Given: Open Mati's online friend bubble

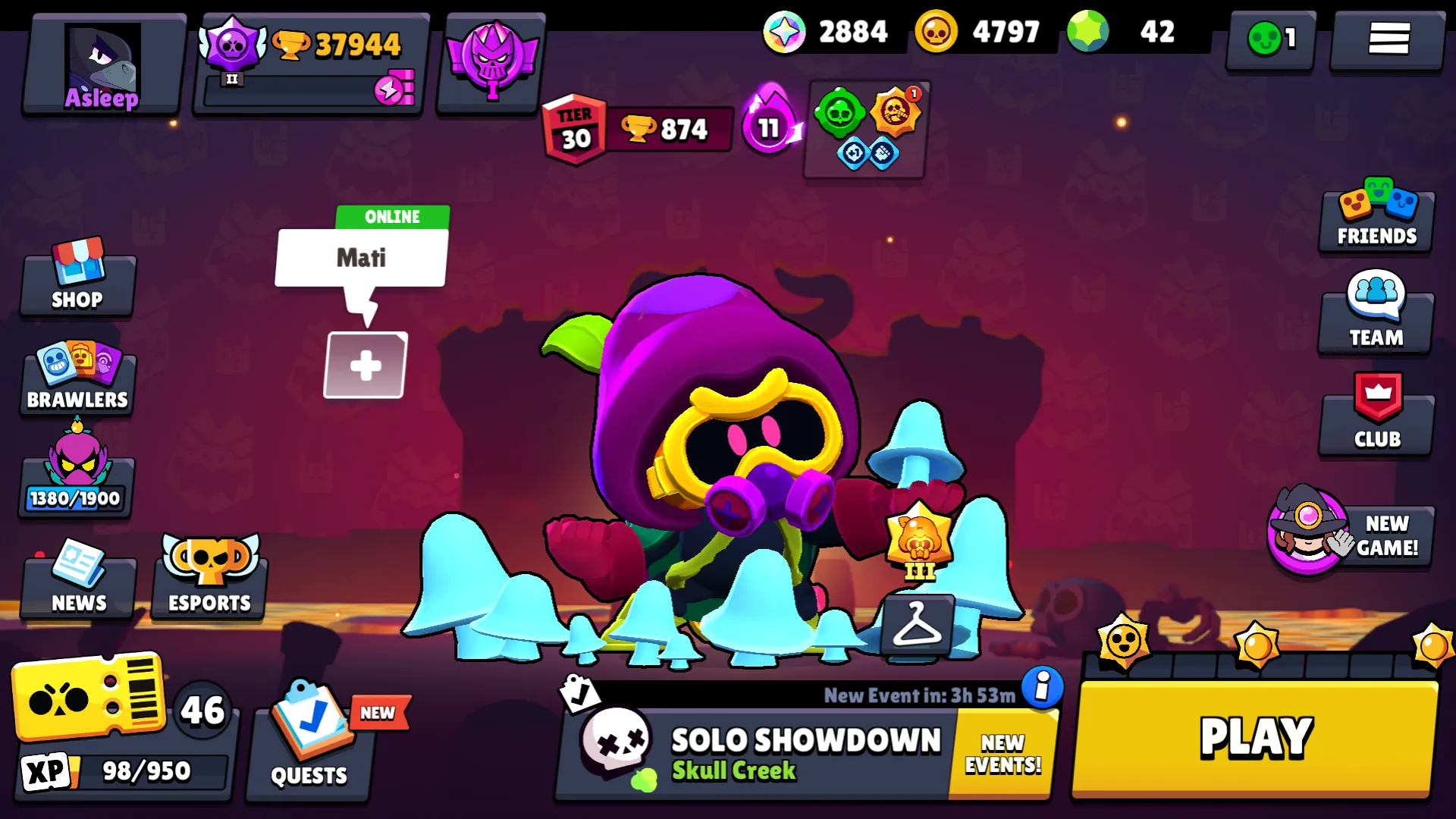Looking at the screenshot, I should coord(360,258).
